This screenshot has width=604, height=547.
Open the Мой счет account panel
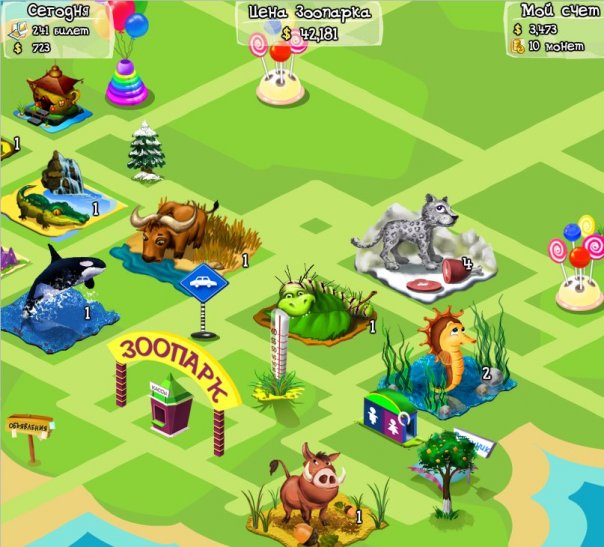(553, 27)
